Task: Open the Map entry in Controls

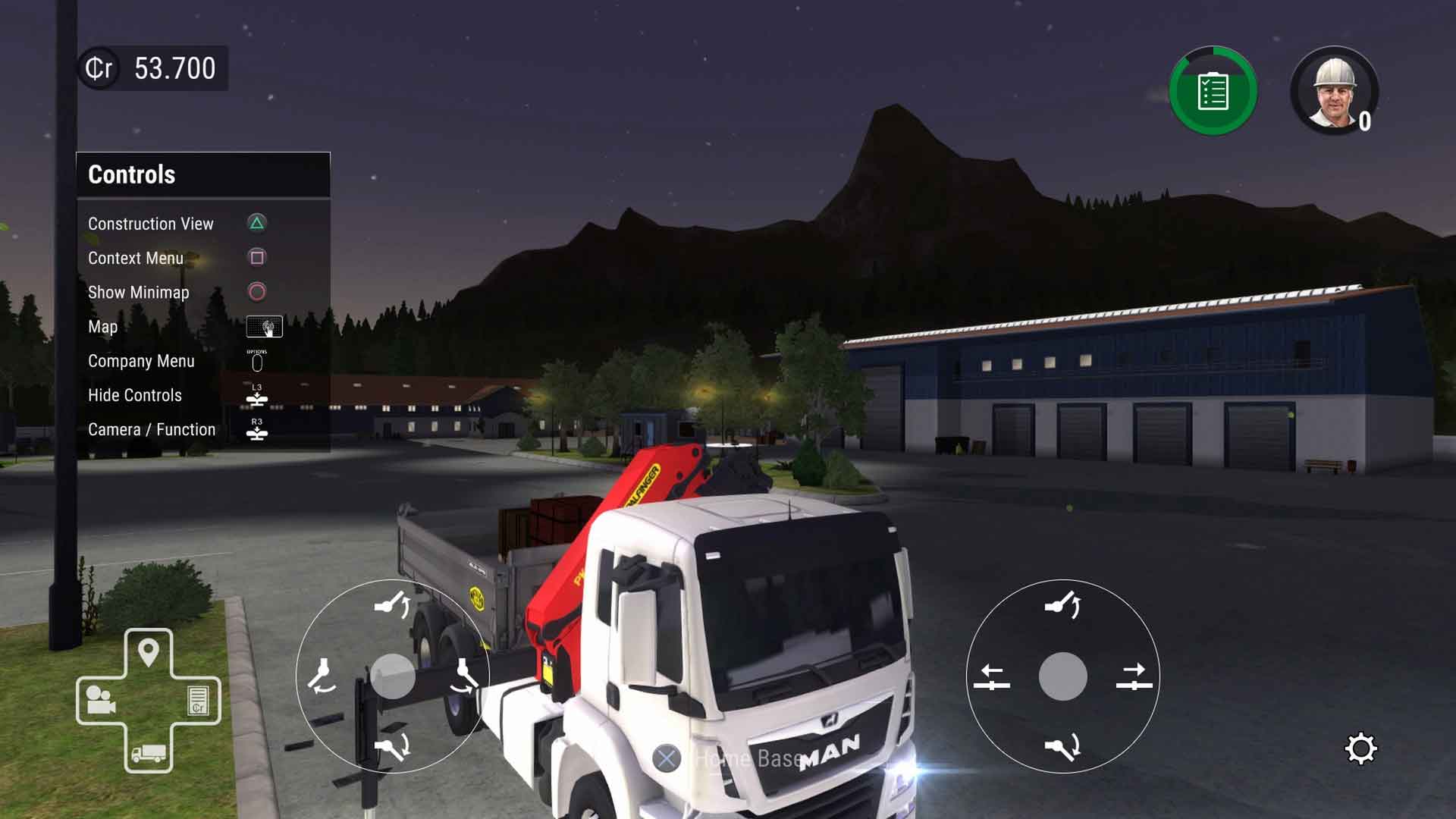Action: pos(103,327)
